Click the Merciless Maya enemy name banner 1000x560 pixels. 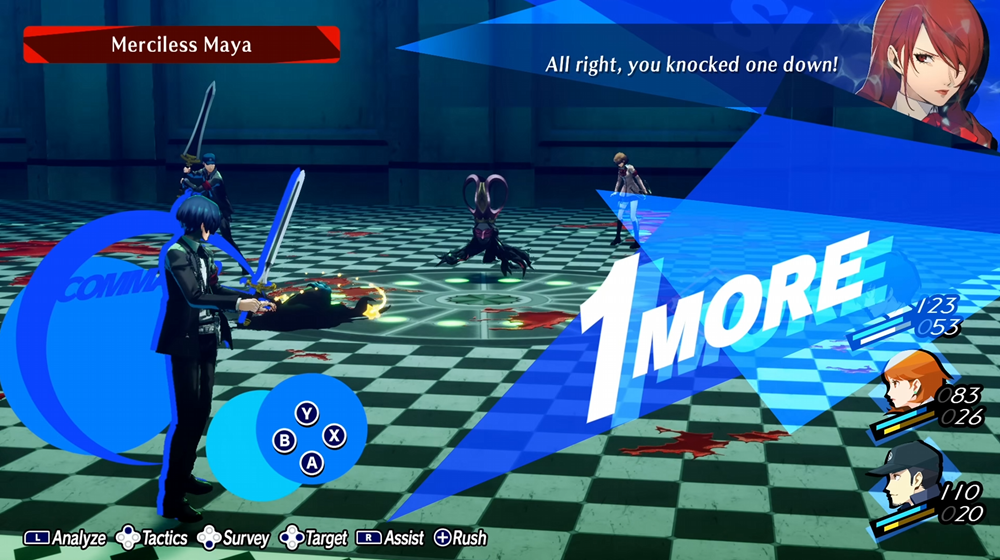(x=181, y=45)
